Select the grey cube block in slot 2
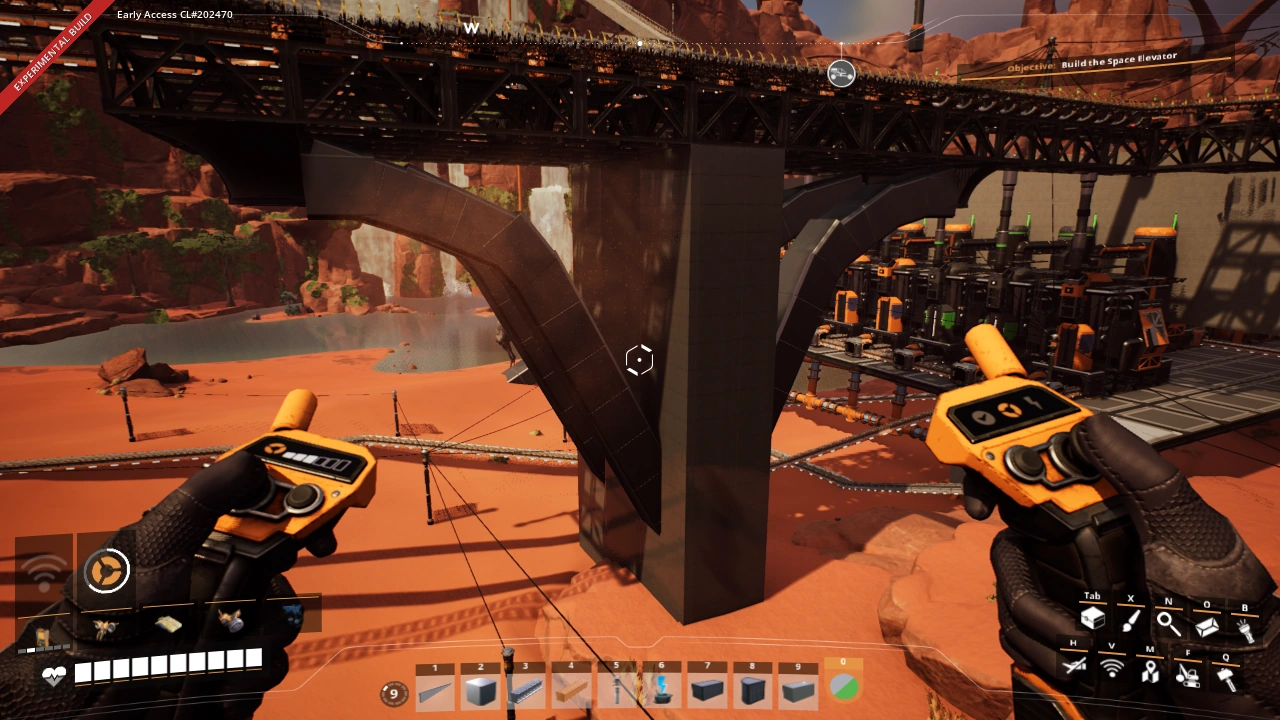 pyautogui.click(x=480, y=691)
